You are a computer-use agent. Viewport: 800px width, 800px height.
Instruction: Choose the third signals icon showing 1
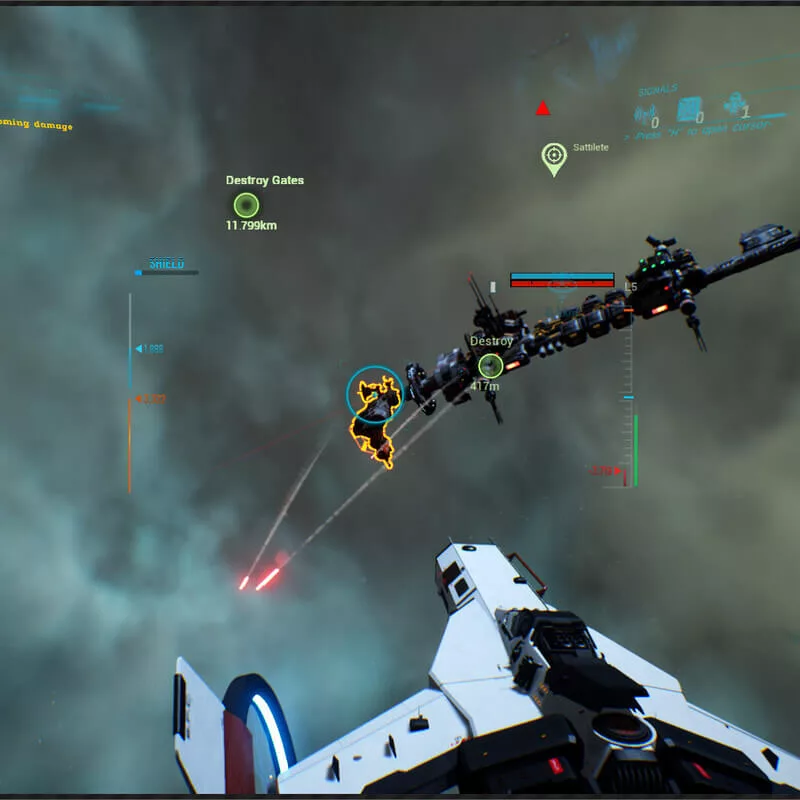[735, 105]
